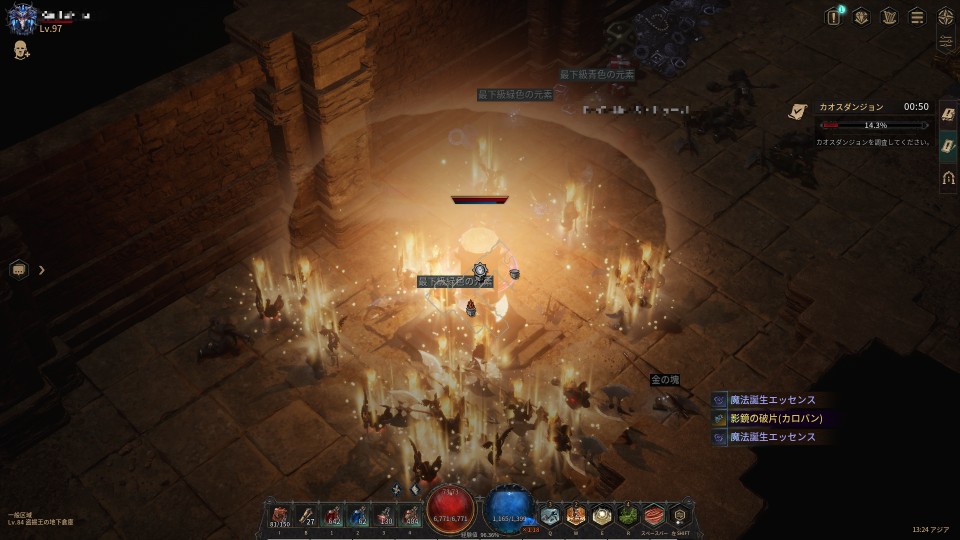Activate the red spacebar skill icon
Viewport: 960px width, 540px height.
pos(654,515)
